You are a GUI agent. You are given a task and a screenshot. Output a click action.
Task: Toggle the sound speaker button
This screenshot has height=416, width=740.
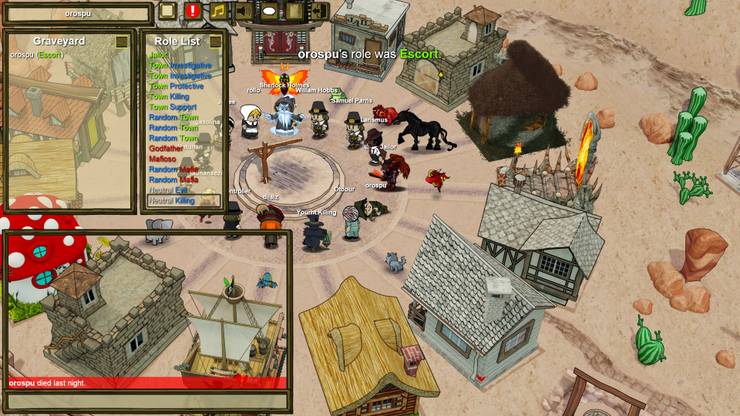point(243,12)
